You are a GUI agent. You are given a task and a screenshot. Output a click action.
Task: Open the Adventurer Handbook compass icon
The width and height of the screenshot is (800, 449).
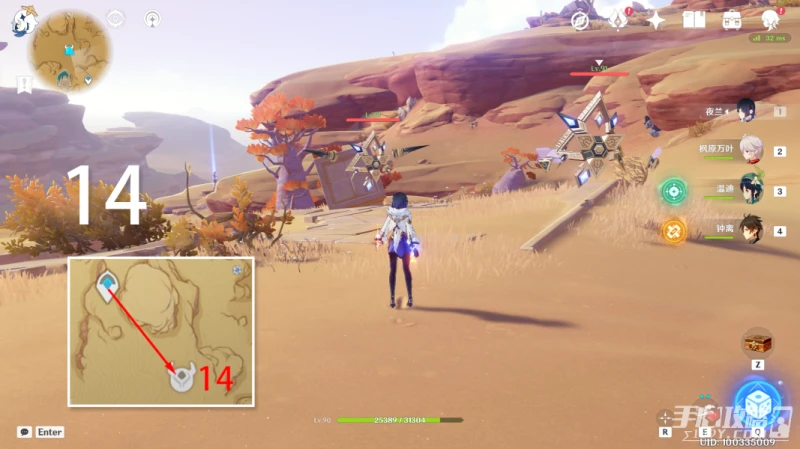(x=579, y=20)
